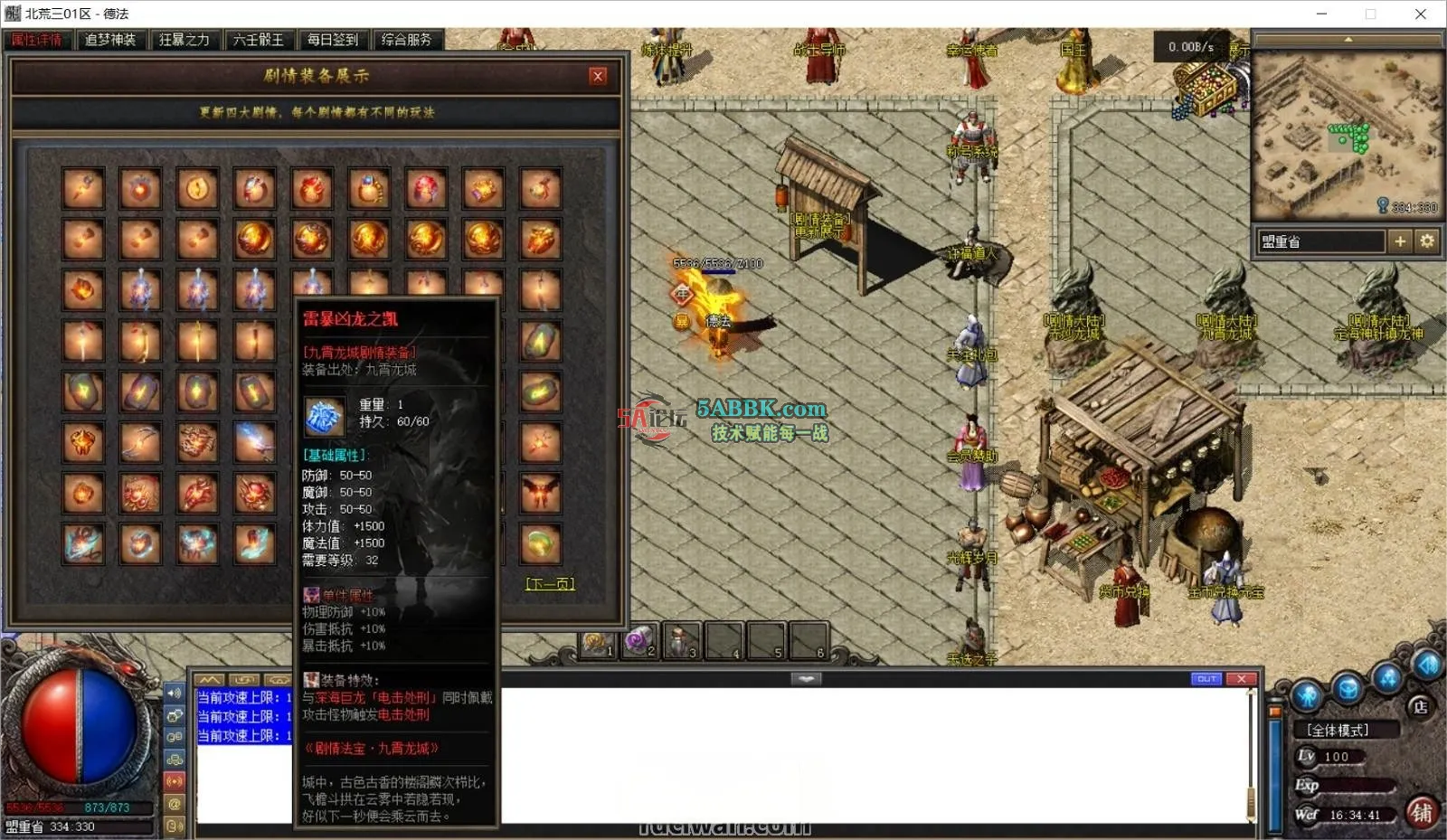Open the minimap settings gear icon
The height and width of the screenshot is (840, 1447).
[1426, 241]
